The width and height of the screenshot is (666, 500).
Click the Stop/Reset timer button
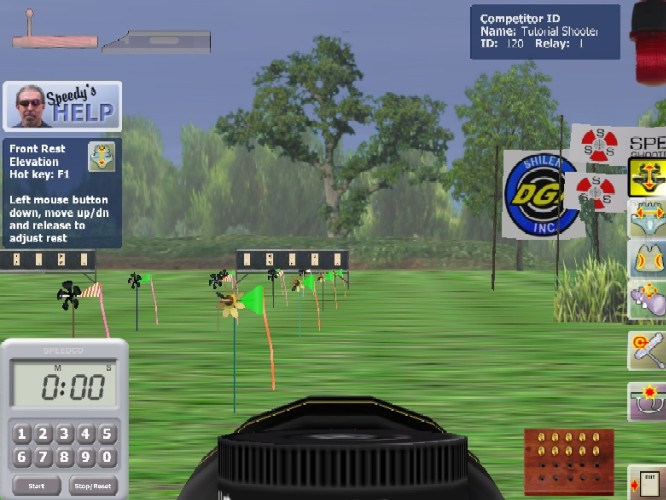click(x=92, y=486)
